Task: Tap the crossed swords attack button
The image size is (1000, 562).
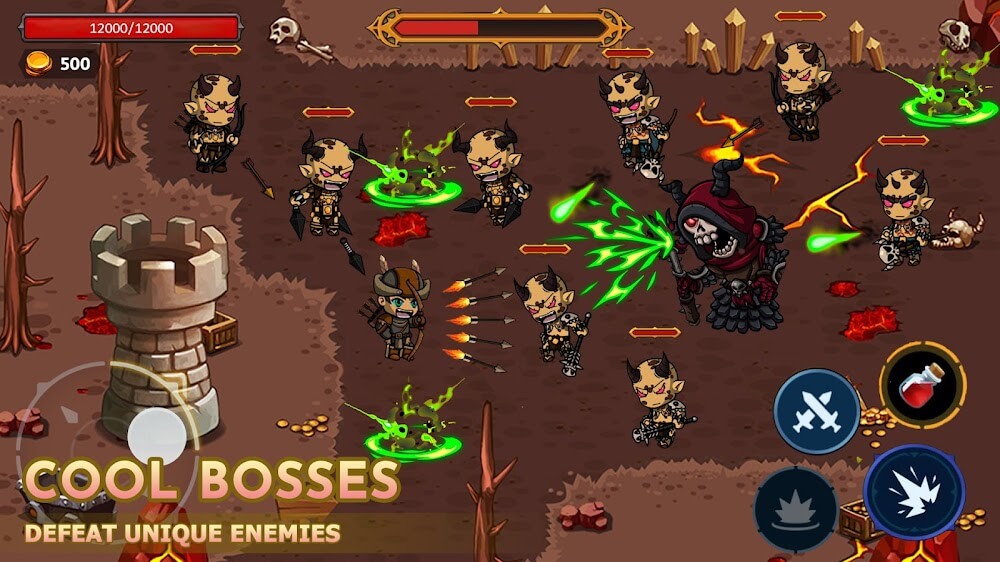Action: point(817,411)
